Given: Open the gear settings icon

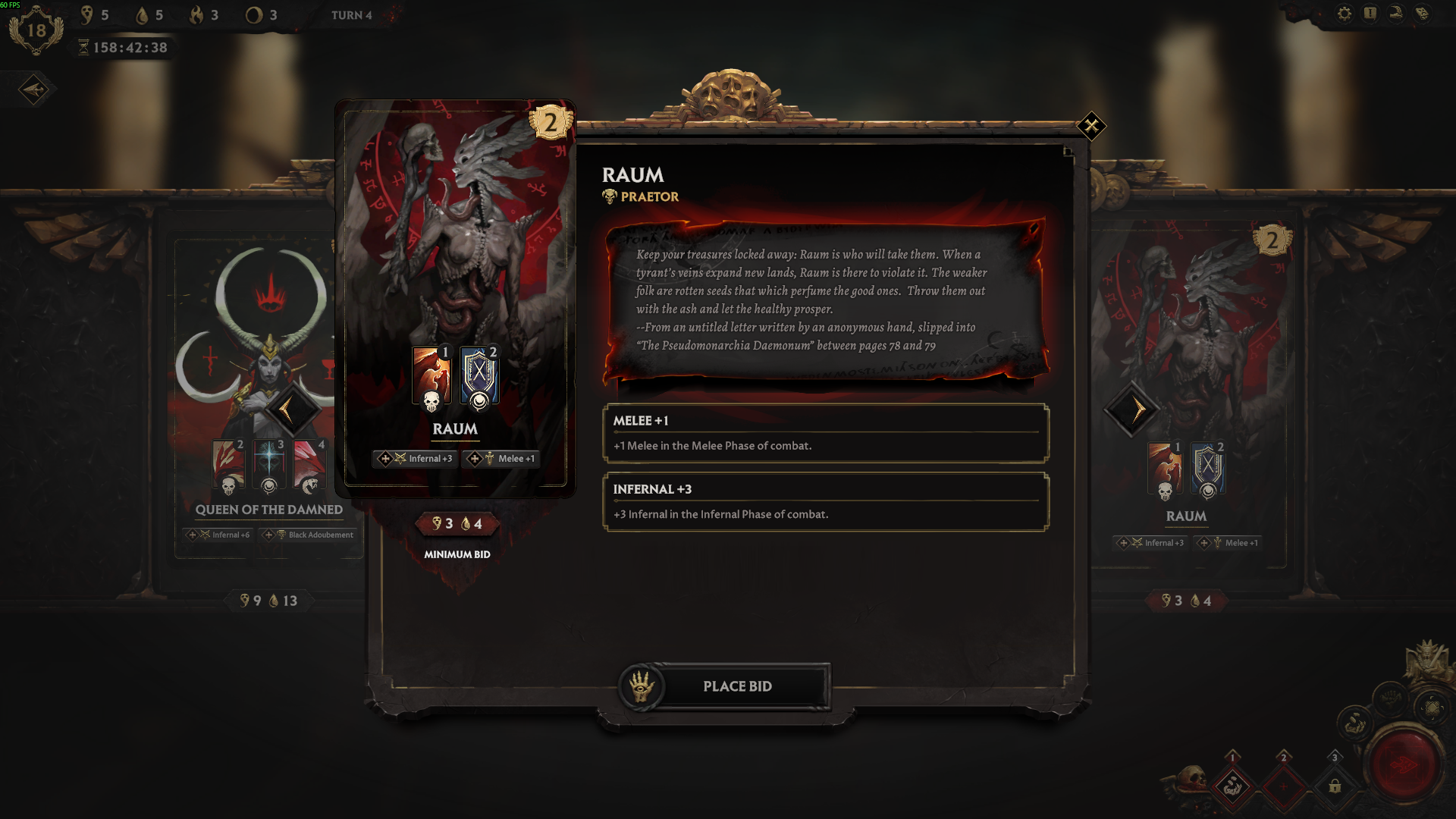Looking at the screenshot, I should click(x=1345, y=14).
